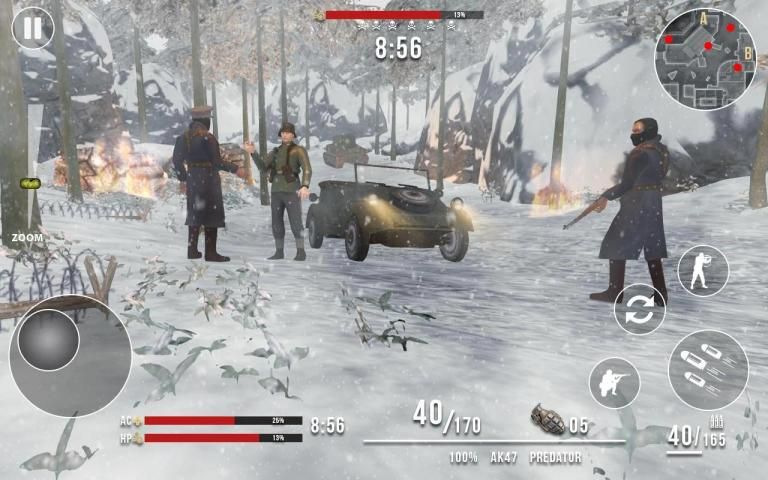Activate the standing aim soldier button
The height and width of the screenshot is (480, 768).
pyautogui.click(x=703, y=270)
